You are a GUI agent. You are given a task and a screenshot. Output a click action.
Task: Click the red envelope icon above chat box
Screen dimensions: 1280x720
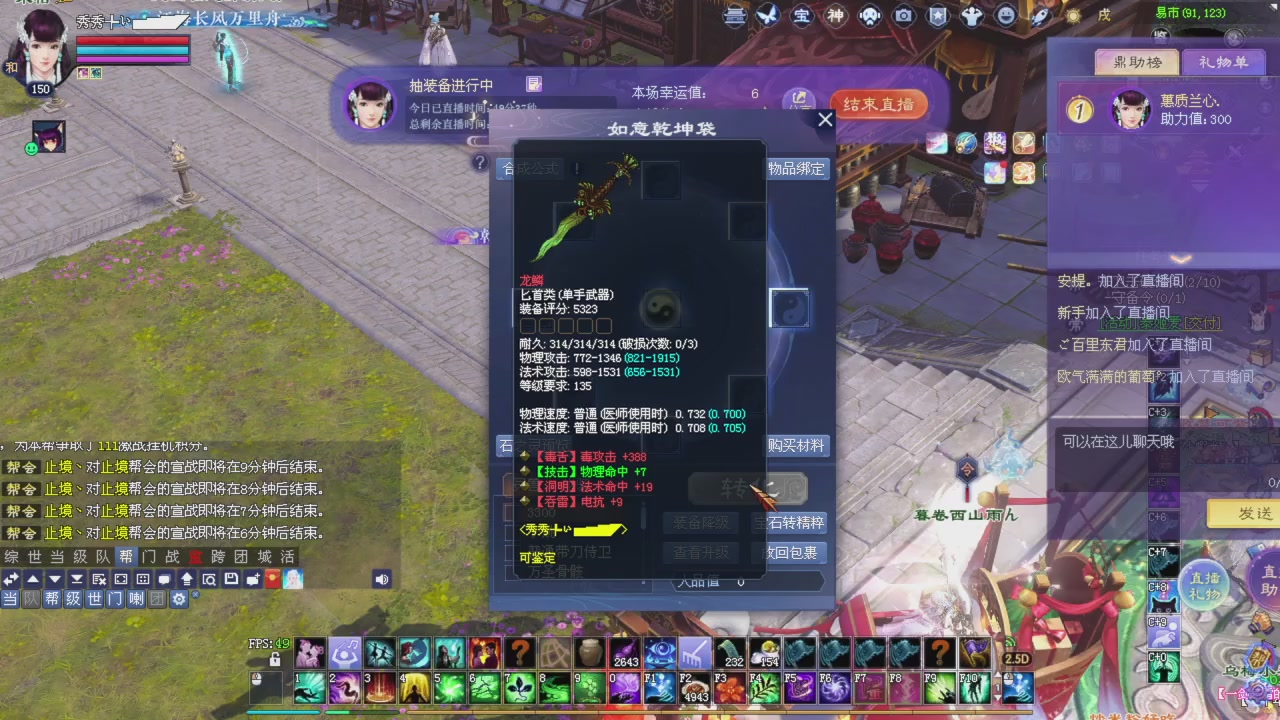click(272, 579)
